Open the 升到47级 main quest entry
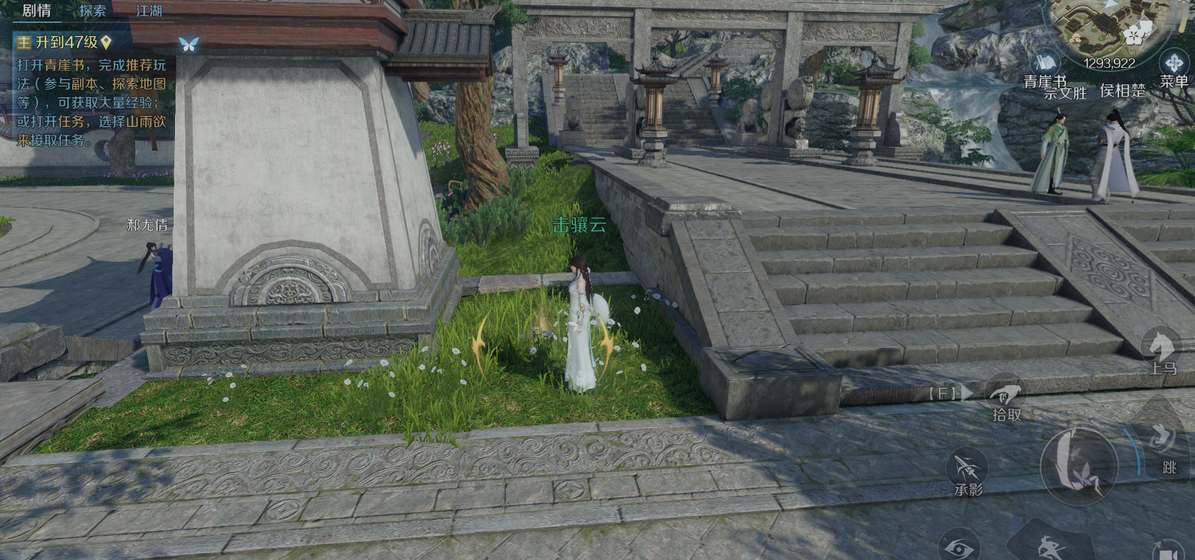 pyautogui.click(x=62, y=42)
